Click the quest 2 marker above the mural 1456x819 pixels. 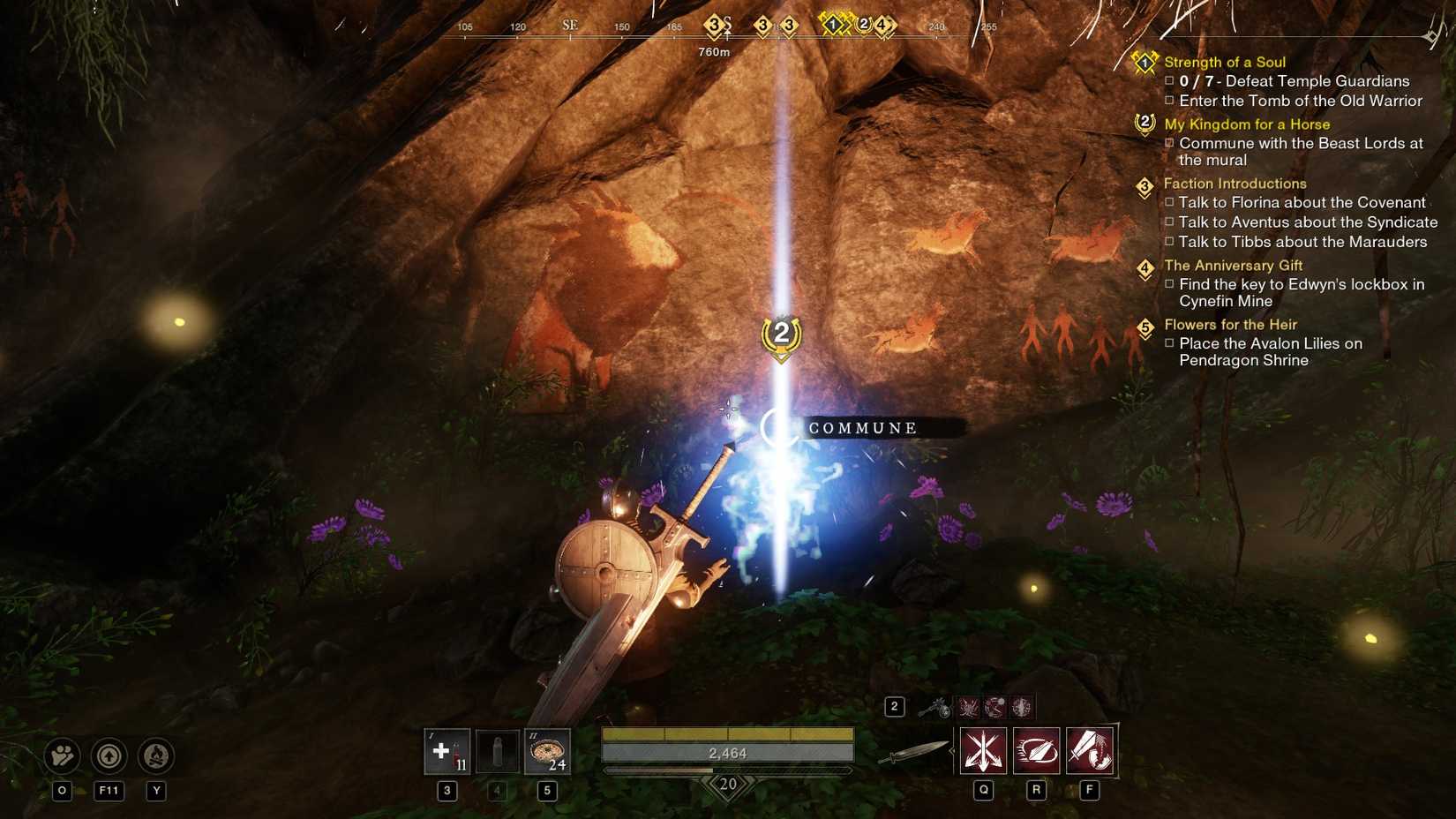[x=779, y=334]
